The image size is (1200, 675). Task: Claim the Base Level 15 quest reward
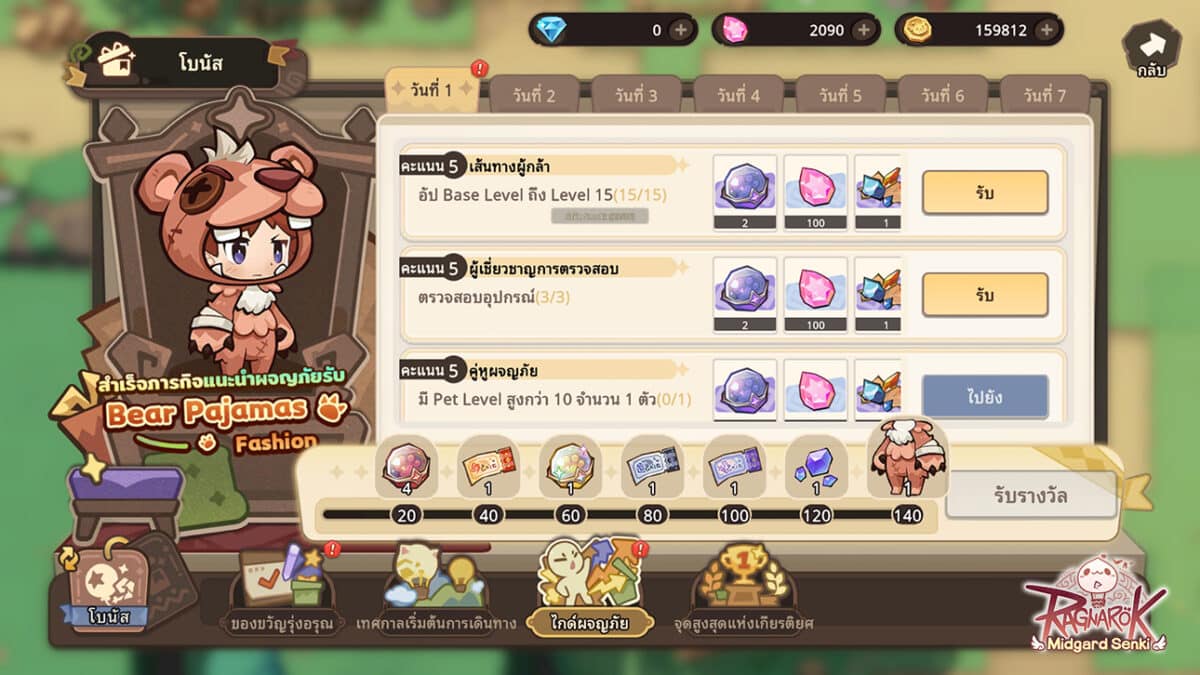(984, 193)
